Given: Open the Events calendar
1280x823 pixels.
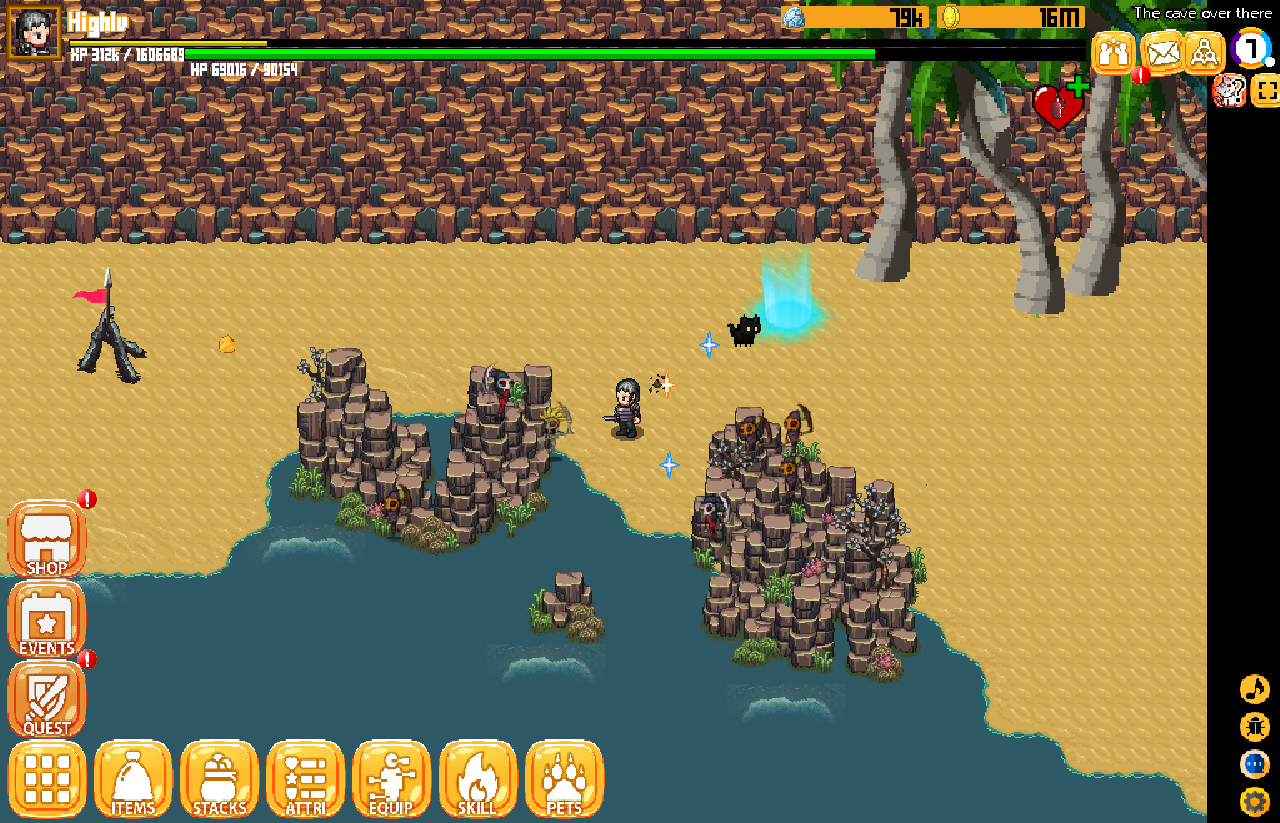Looking at the screenshot, I should point(47,621).
